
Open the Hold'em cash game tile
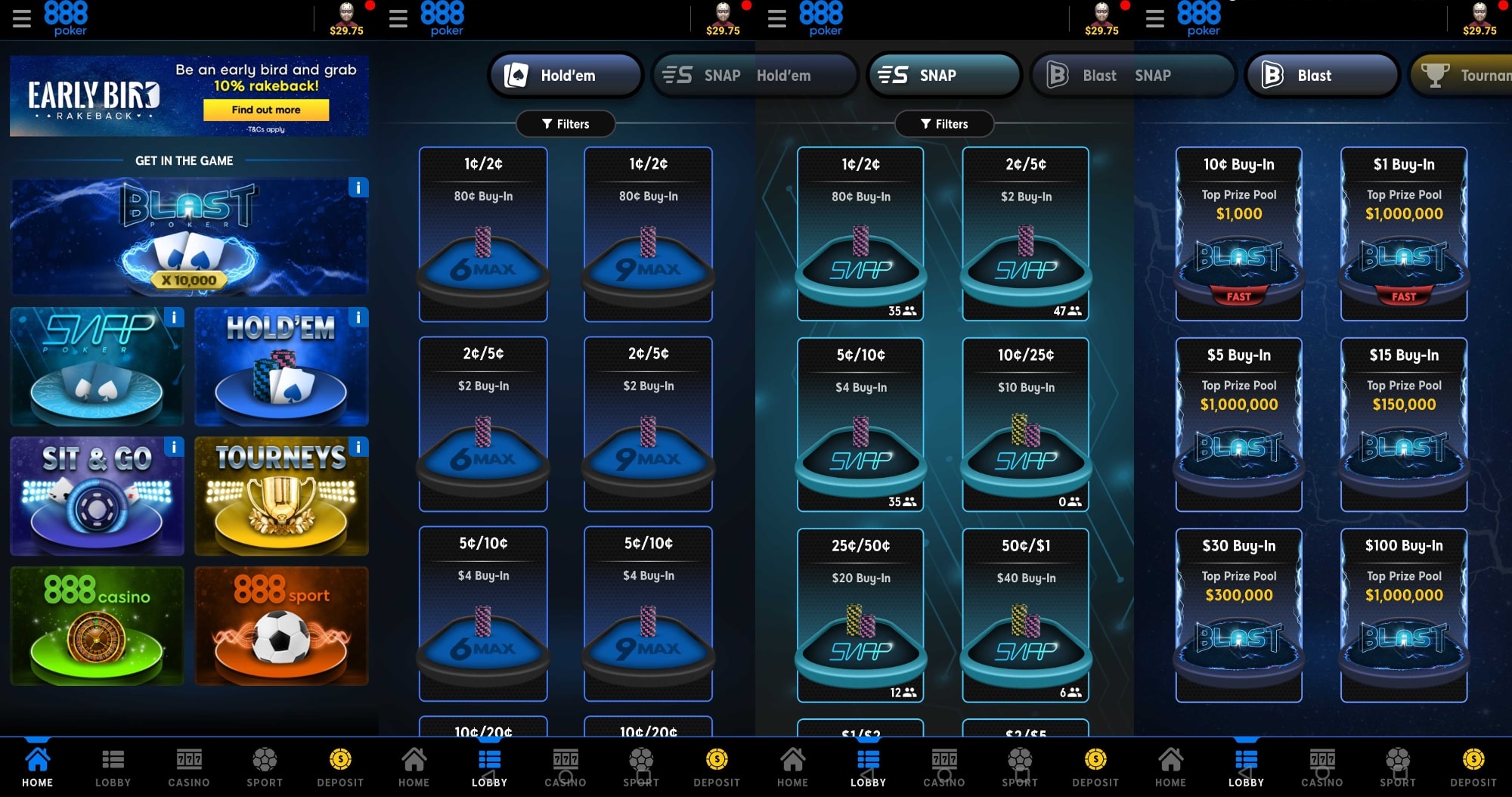[x=280, y=367]
